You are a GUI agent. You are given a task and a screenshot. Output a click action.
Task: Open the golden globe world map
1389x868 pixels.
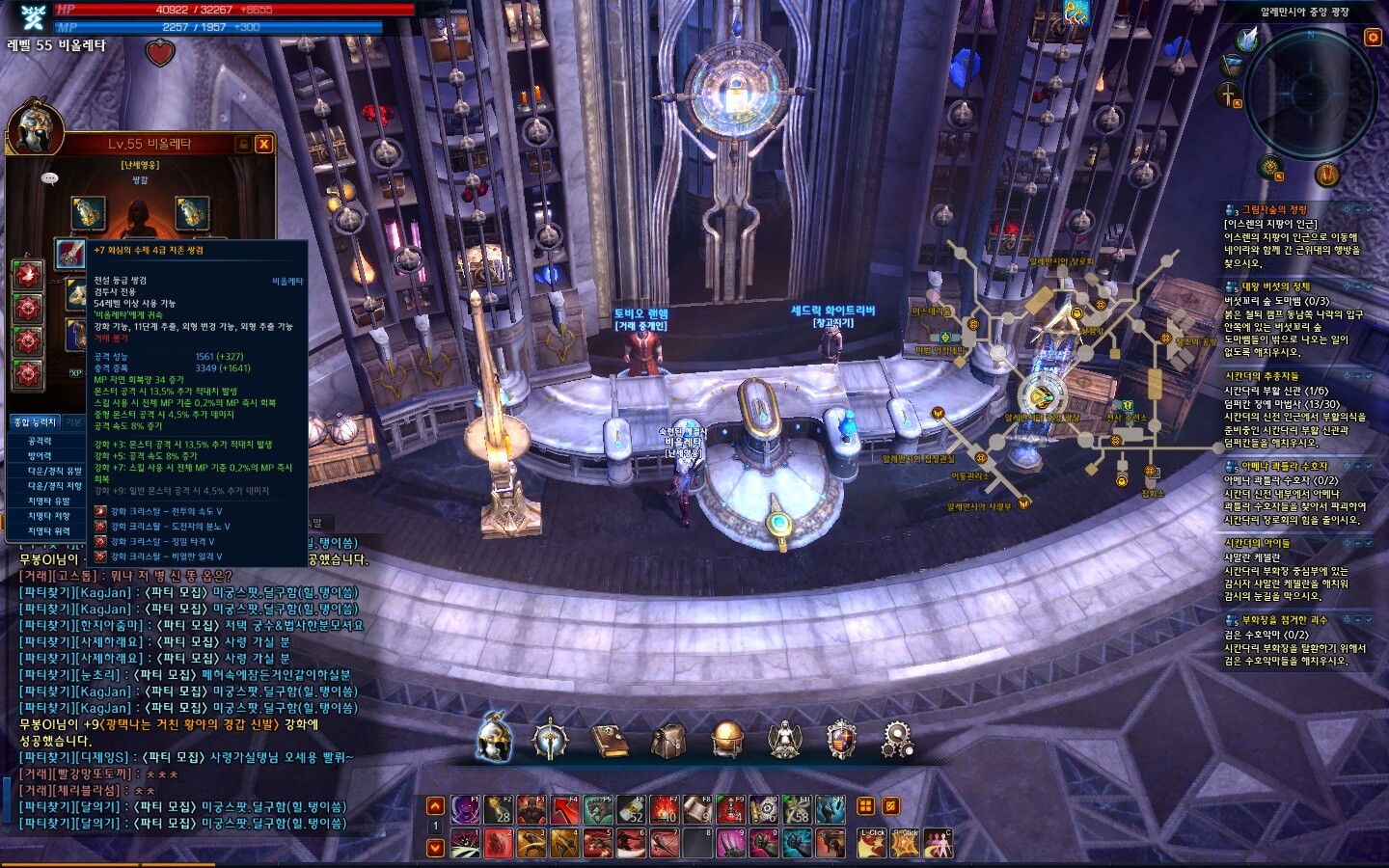pos(726,740)
